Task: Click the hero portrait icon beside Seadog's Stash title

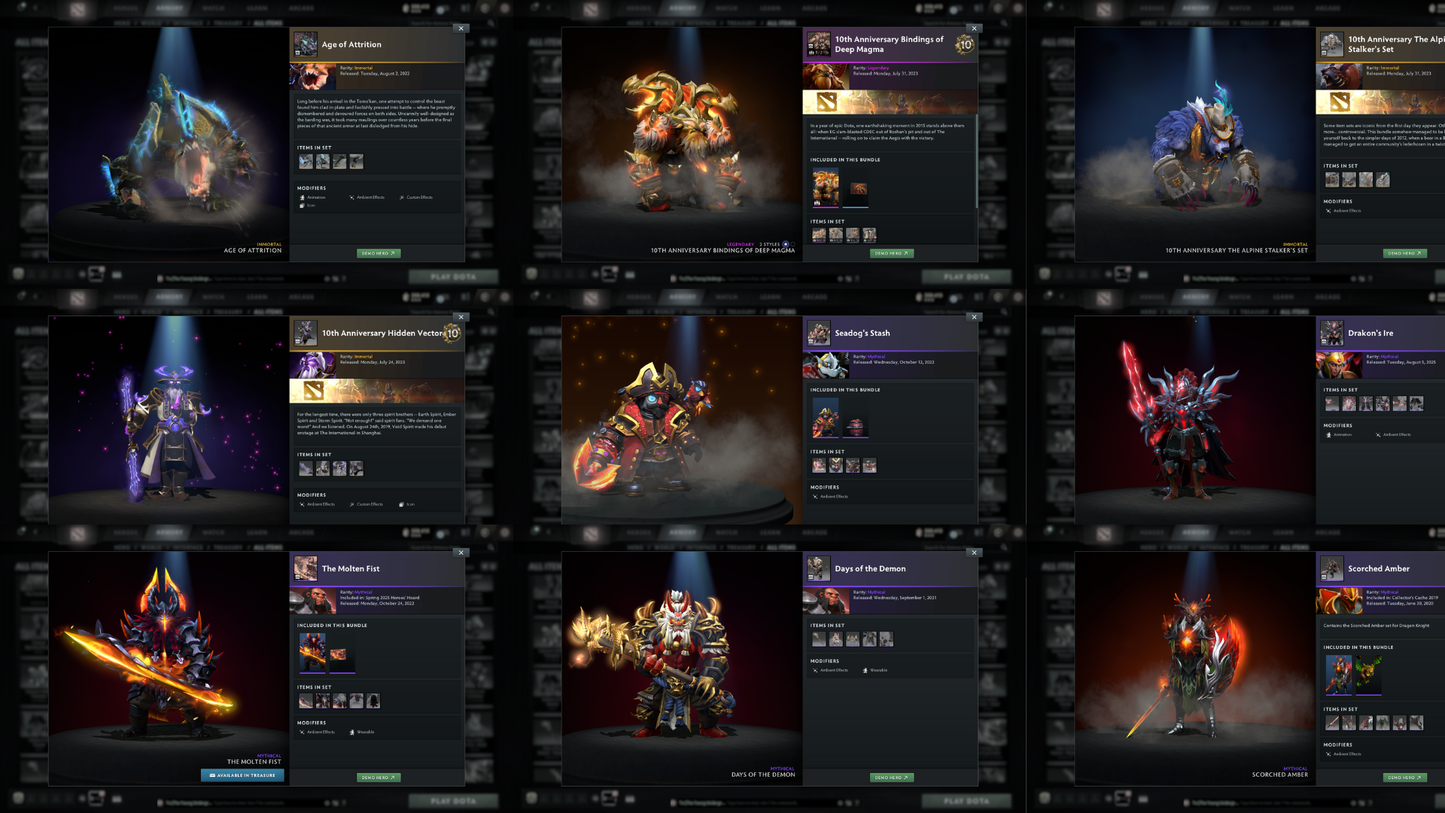Action: coord(819,332)
